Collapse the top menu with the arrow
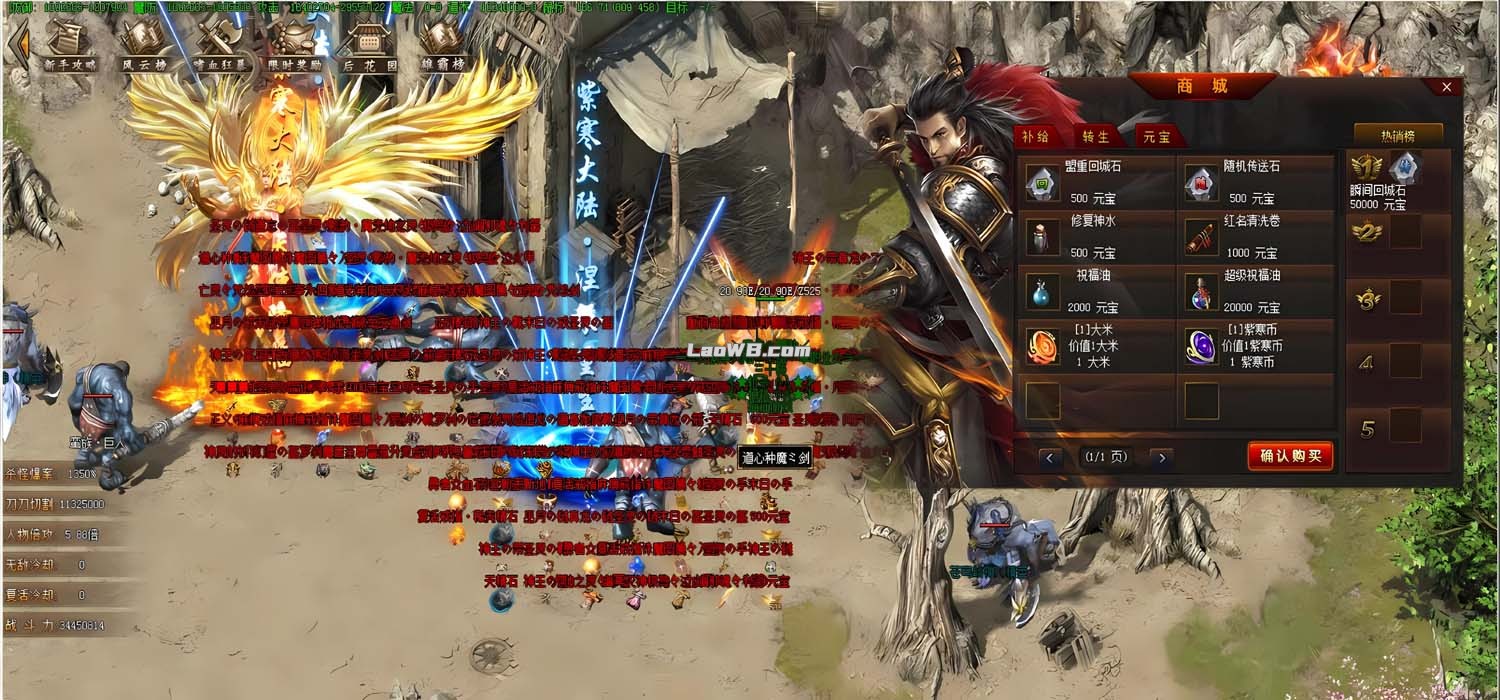 pos(17,45)
